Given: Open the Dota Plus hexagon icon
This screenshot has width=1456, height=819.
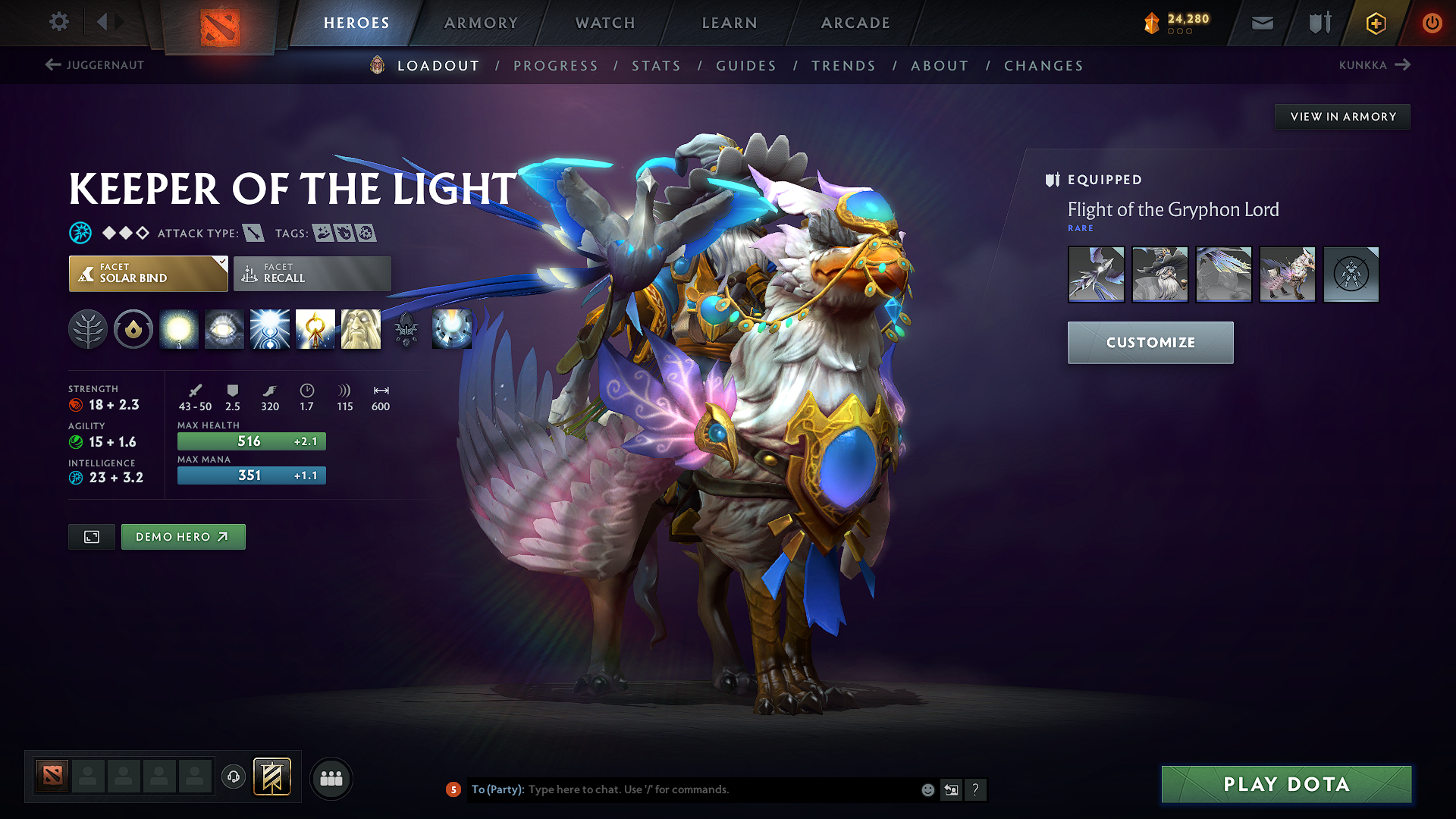Looking at the screenshot, I should point(1375,24).
